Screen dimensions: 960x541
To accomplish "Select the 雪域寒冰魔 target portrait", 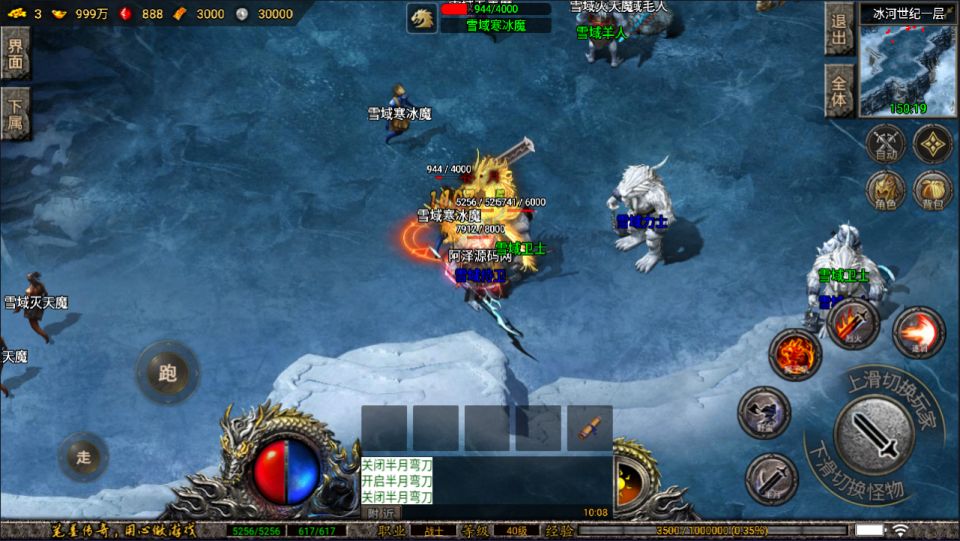I will 423,17.
